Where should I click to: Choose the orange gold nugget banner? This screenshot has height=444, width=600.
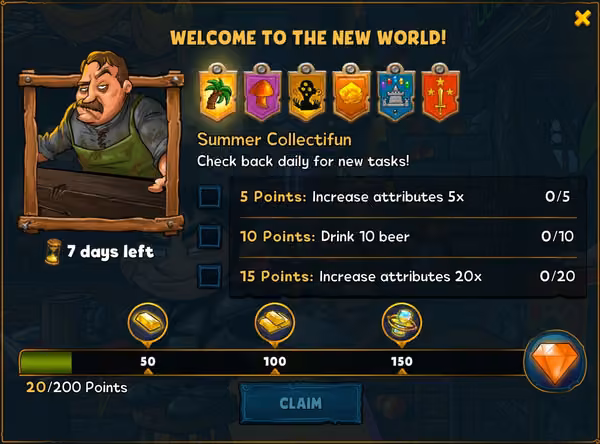pos(350,92)
